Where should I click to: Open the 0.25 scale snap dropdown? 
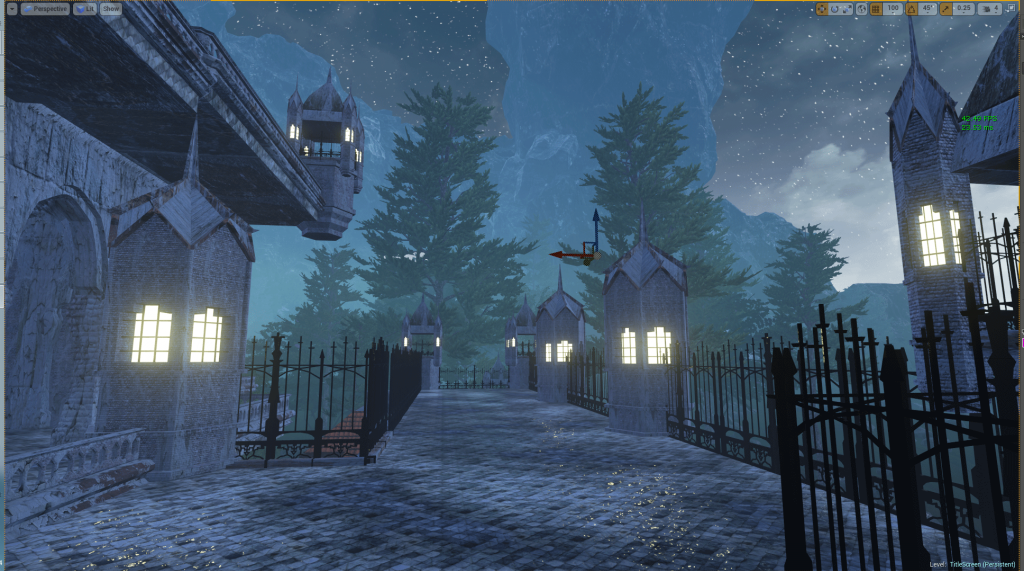(964, 8)
